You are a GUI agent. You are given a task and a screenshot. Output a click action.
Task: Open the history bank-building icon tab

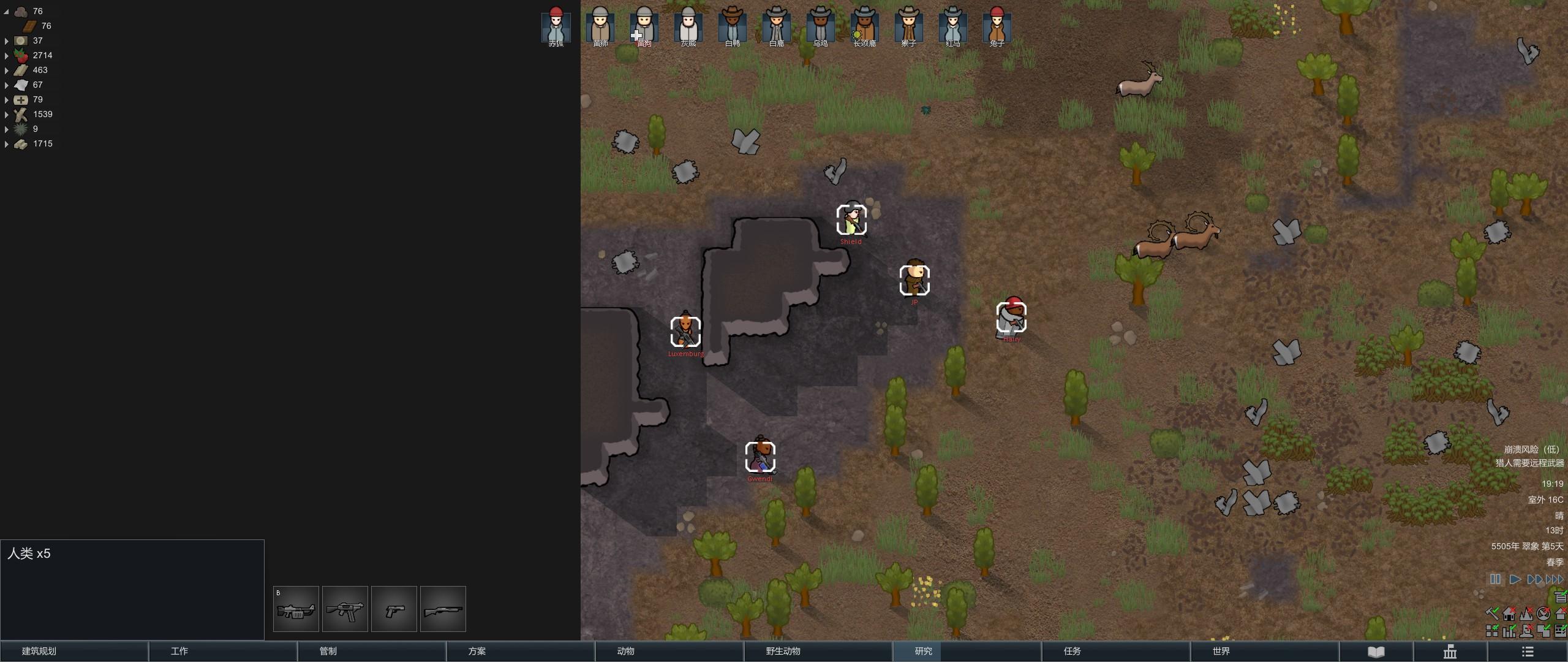pos(1450,652)
